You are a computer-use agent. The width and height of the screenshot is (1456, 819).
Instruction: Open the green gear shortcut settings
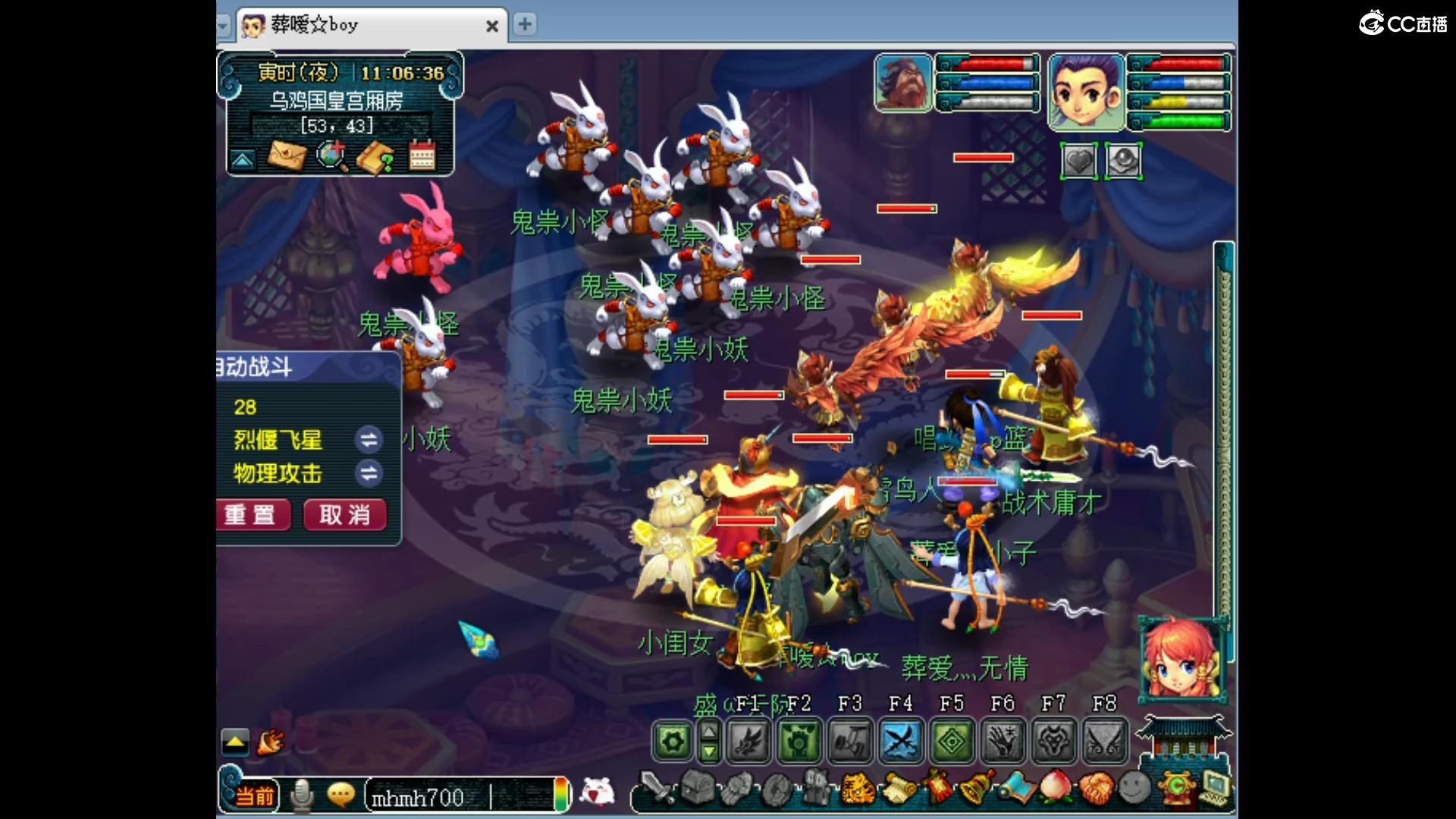(673, 741)
